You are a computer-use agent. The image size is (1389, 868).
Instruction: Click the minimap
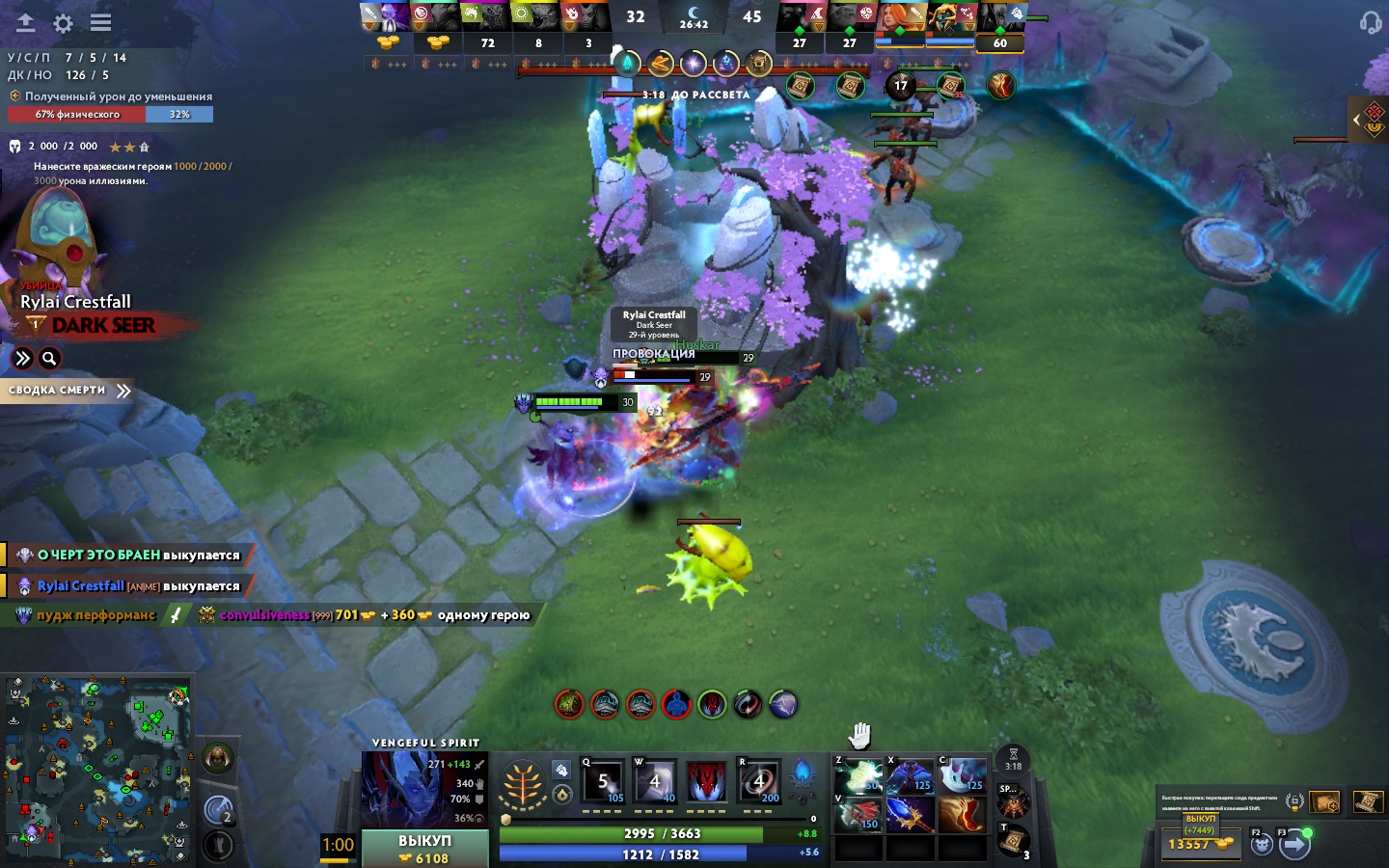coord(97,769)
